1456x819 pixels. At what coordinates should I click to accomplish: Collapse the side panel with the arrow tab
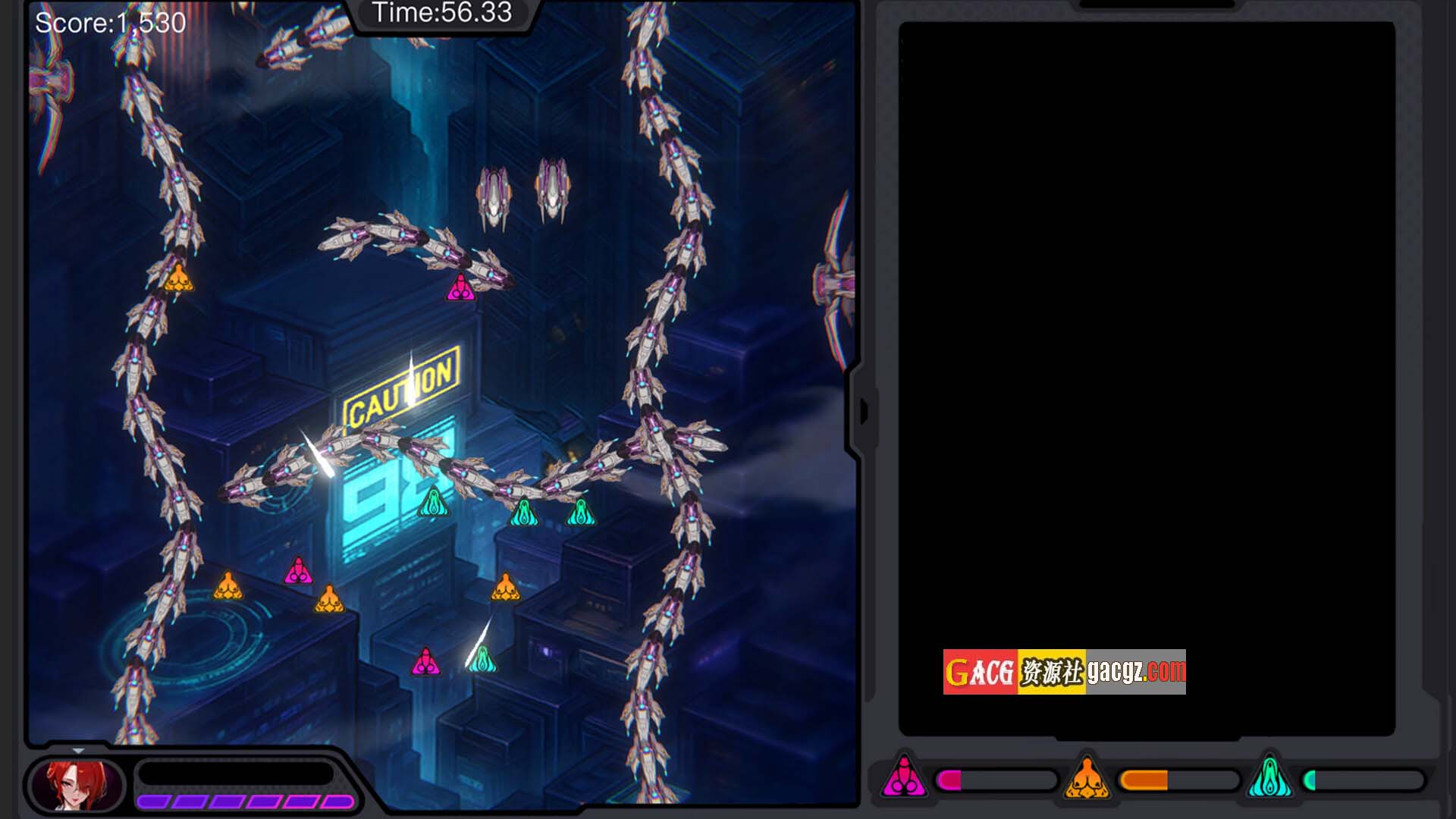(864, 412)
